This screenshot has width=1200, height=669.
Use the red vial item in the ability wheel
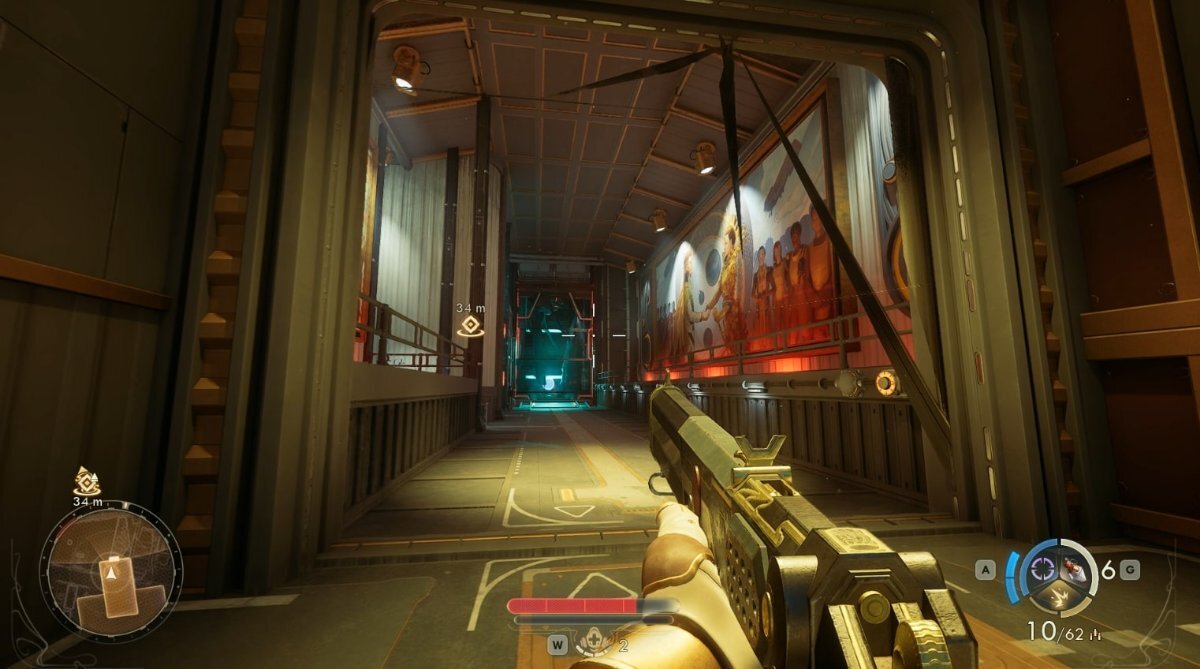tap(1073, 568)
